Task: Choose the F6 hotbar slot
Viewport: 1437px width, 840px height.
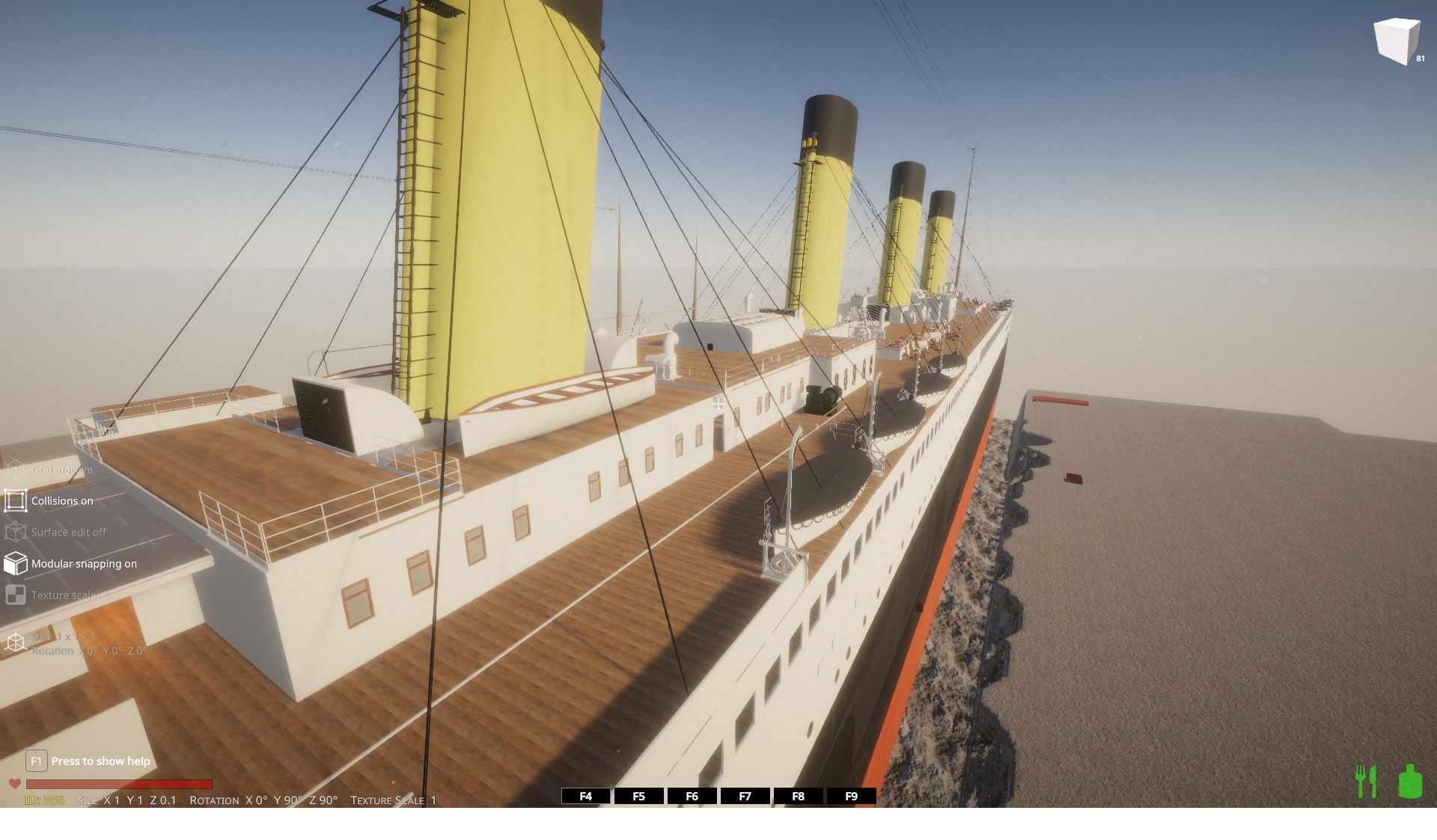Action: (692, 796)
